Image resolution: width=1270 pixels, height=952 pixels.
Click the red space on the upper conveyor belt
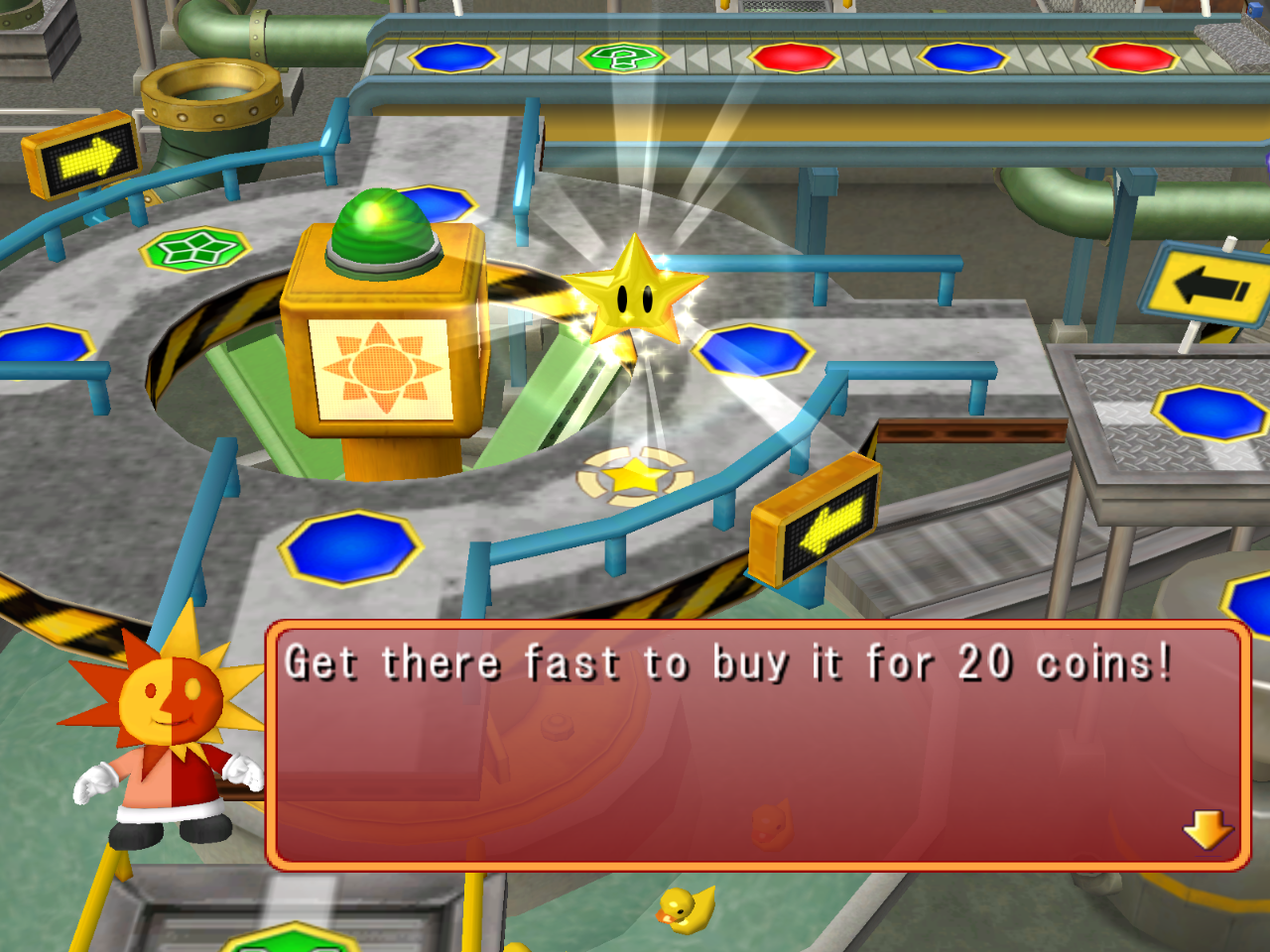tap(794, 58)
